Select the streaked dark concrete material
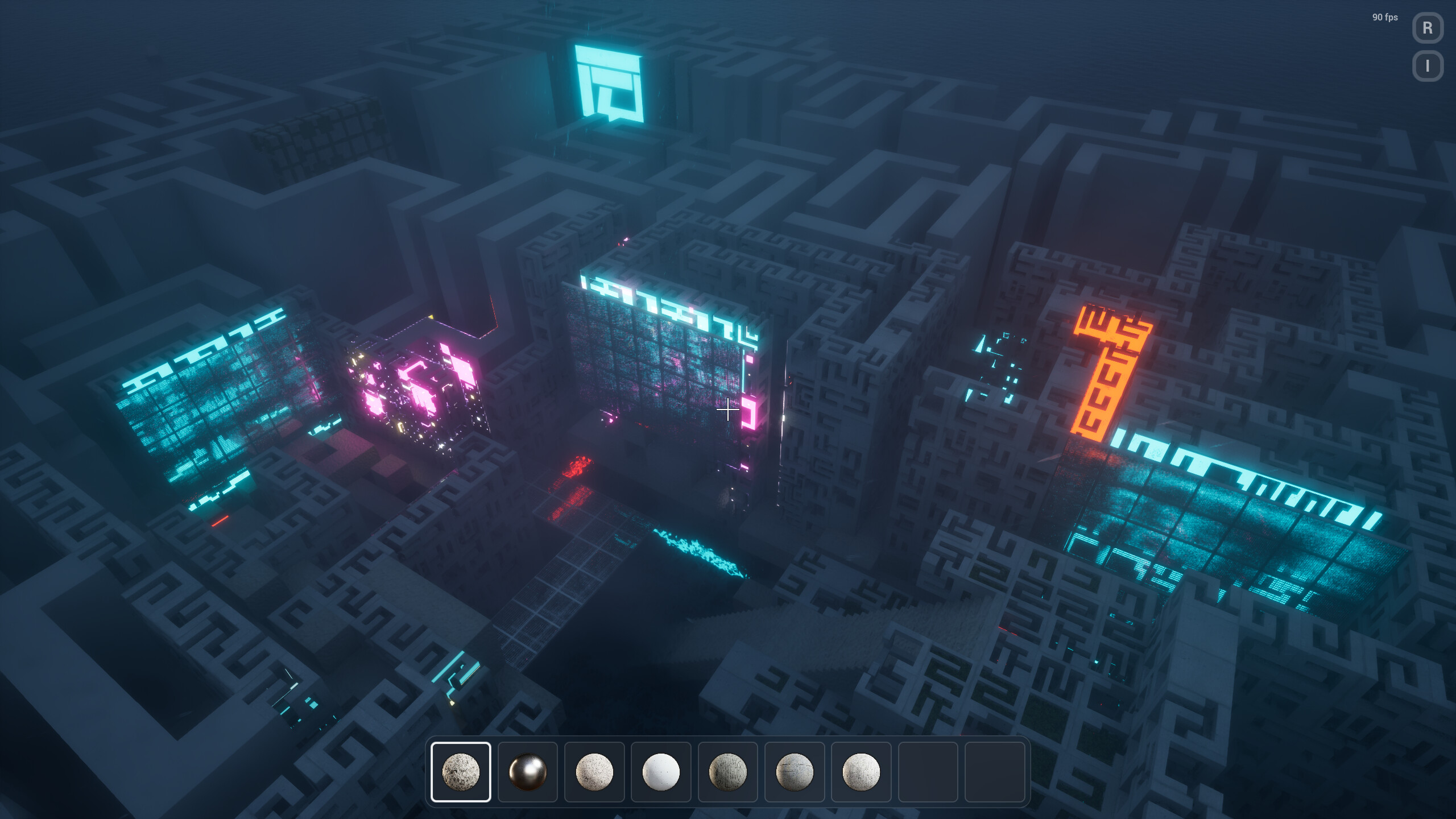Viewport: 1456px width, 819px height. click(728, 773)
